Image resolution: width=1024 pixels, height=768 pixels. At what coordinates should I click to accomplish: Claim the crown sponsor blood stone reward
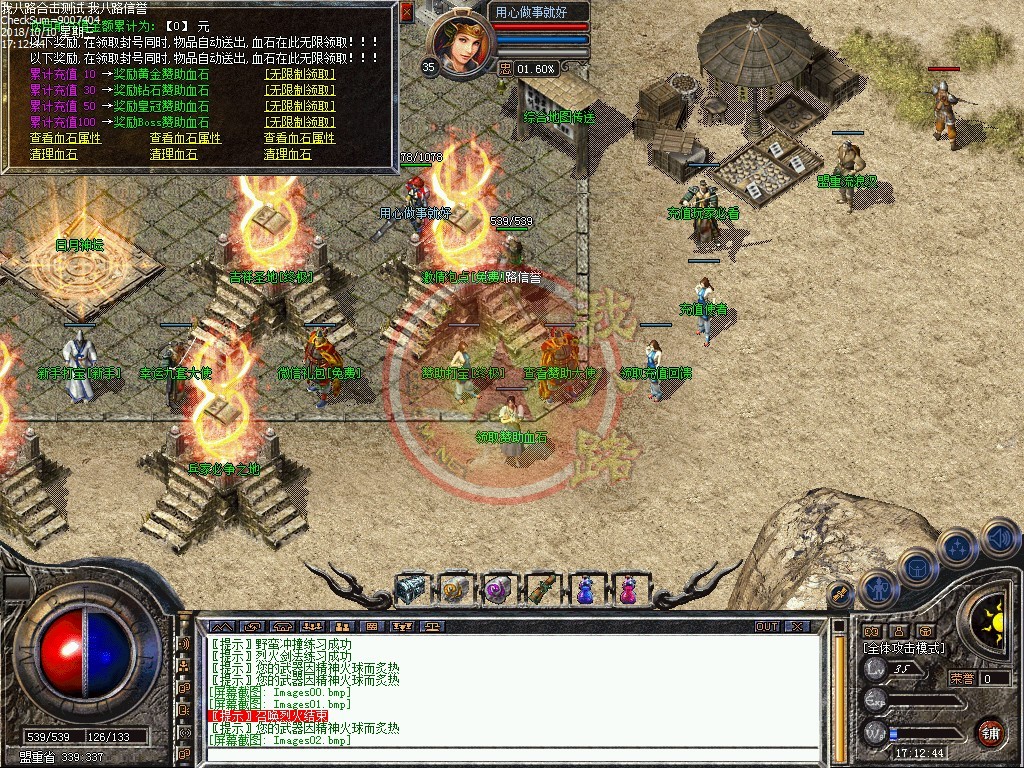pos(300,106)
